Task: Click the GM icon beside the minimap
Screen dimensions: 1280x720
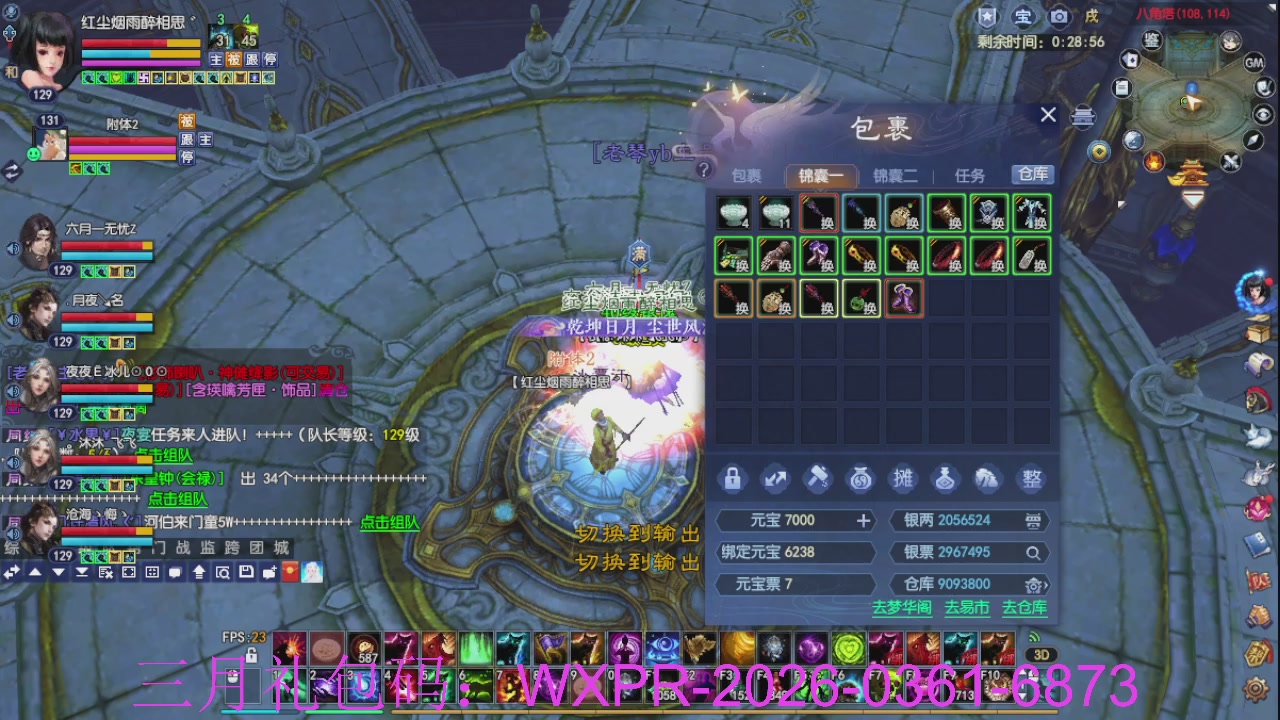Action: click(x=1256, y=63)
